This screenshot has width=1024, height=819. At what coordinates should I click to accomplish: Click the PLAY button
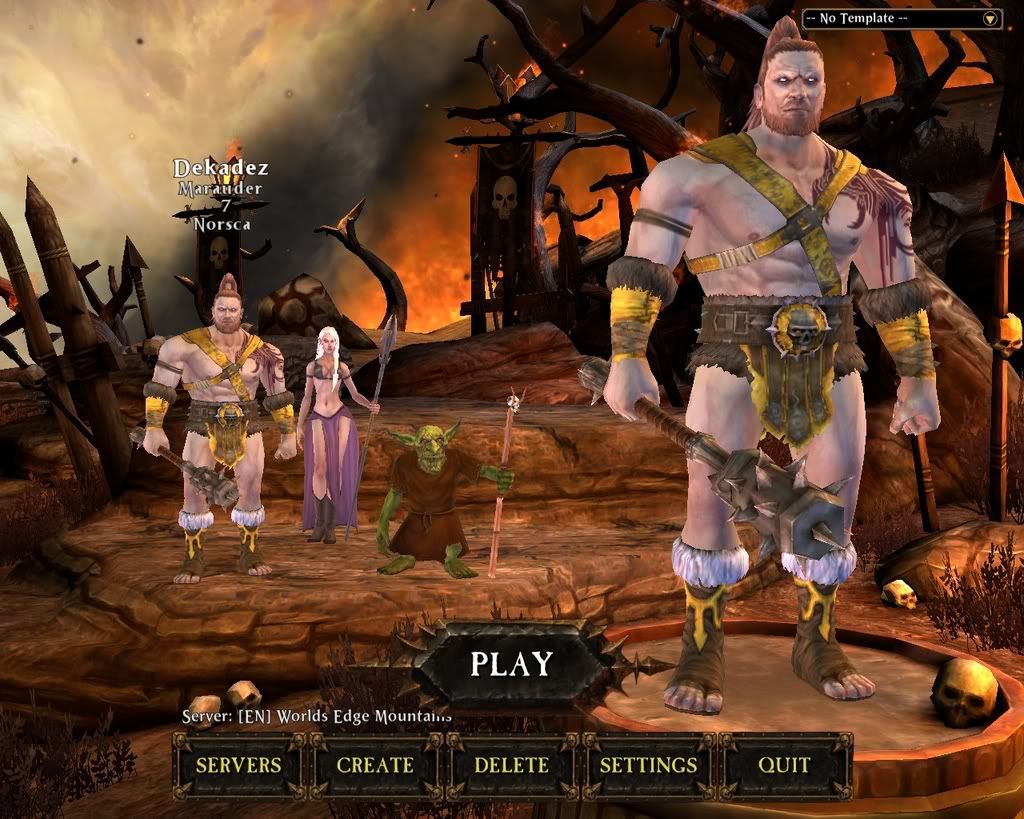coord(511,664)
